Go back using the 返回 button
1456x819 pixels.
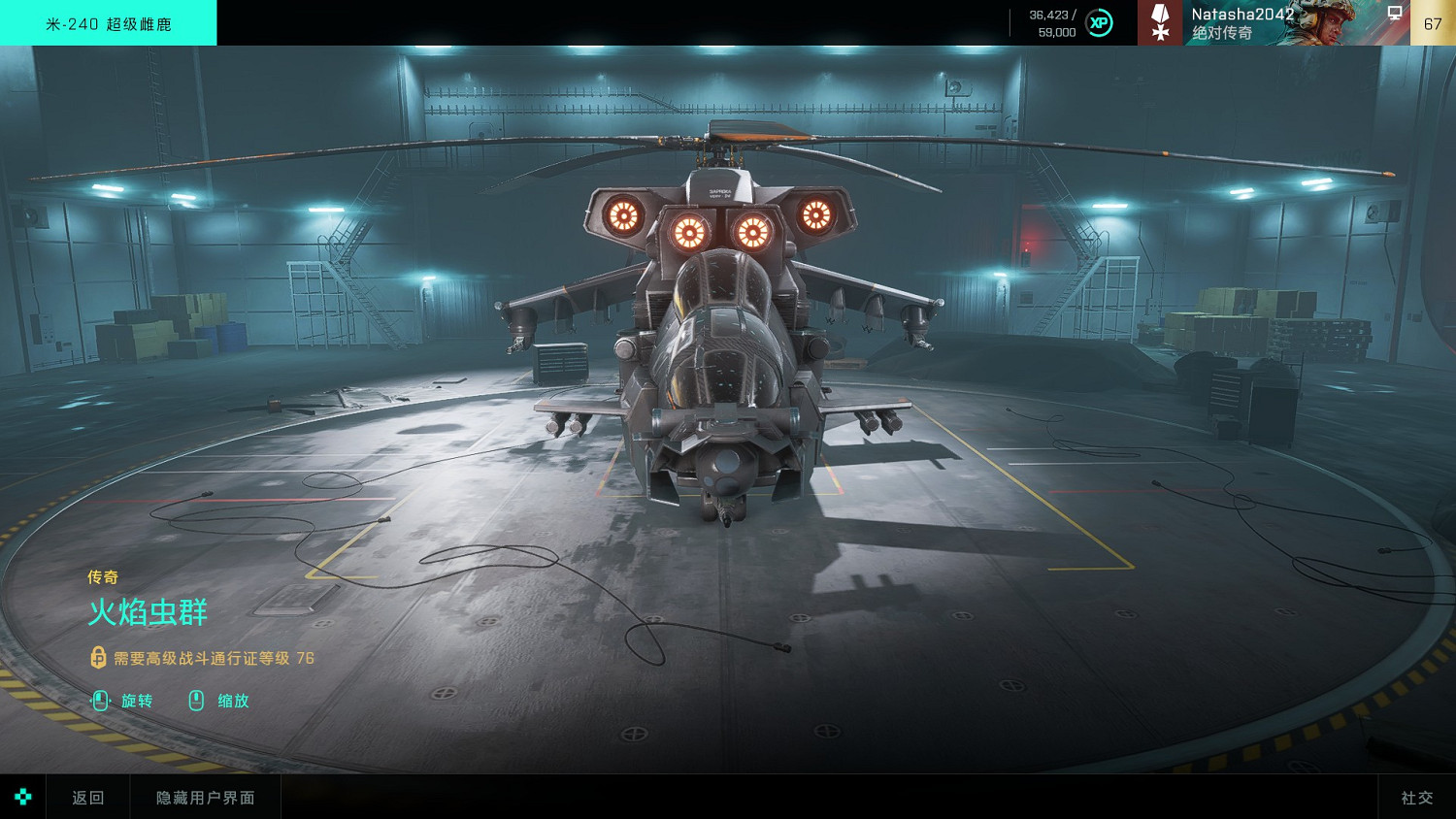(87, 798)
